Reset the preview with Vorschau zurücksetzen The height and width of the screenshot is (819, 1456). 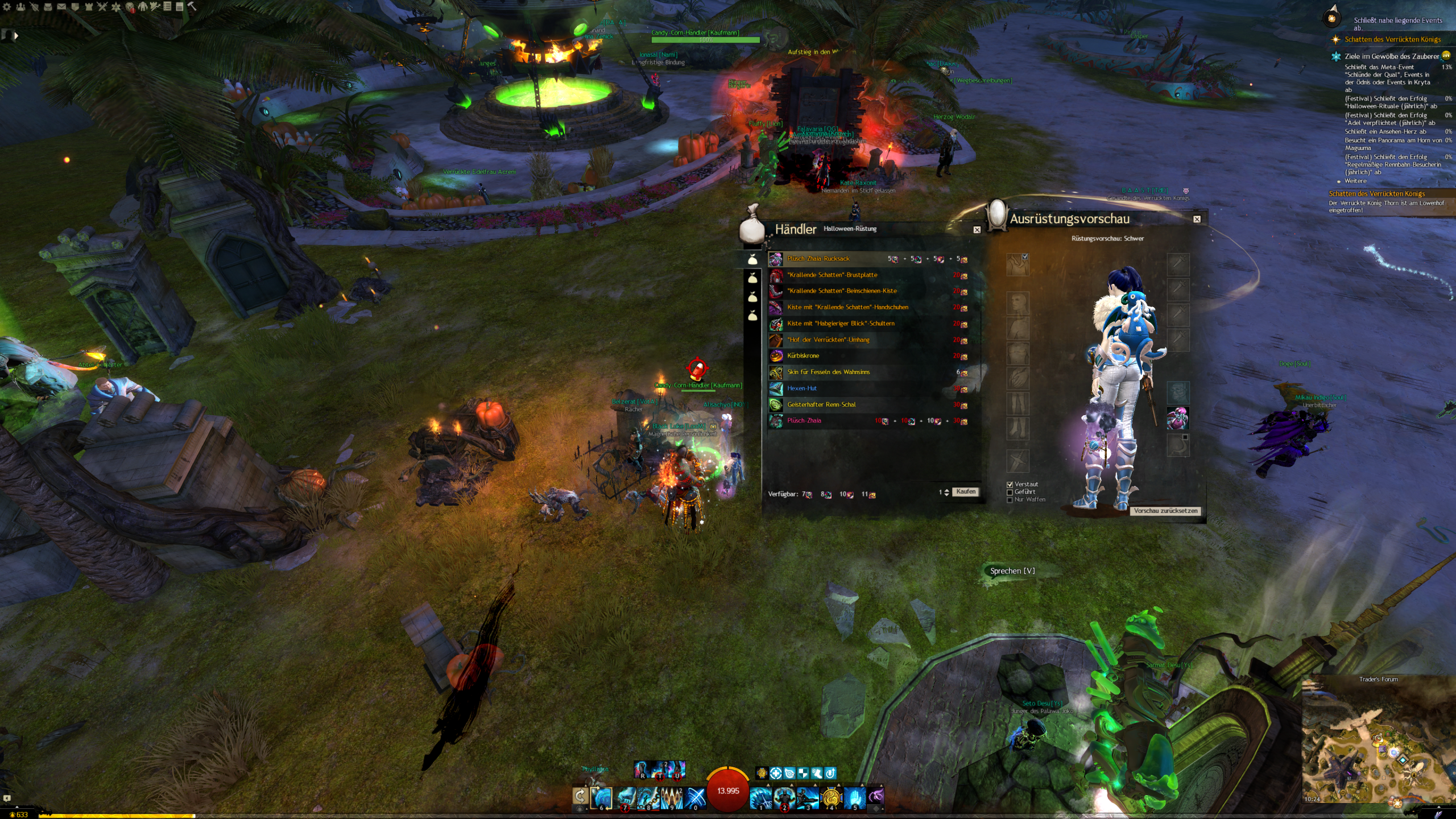[1165, 511]
